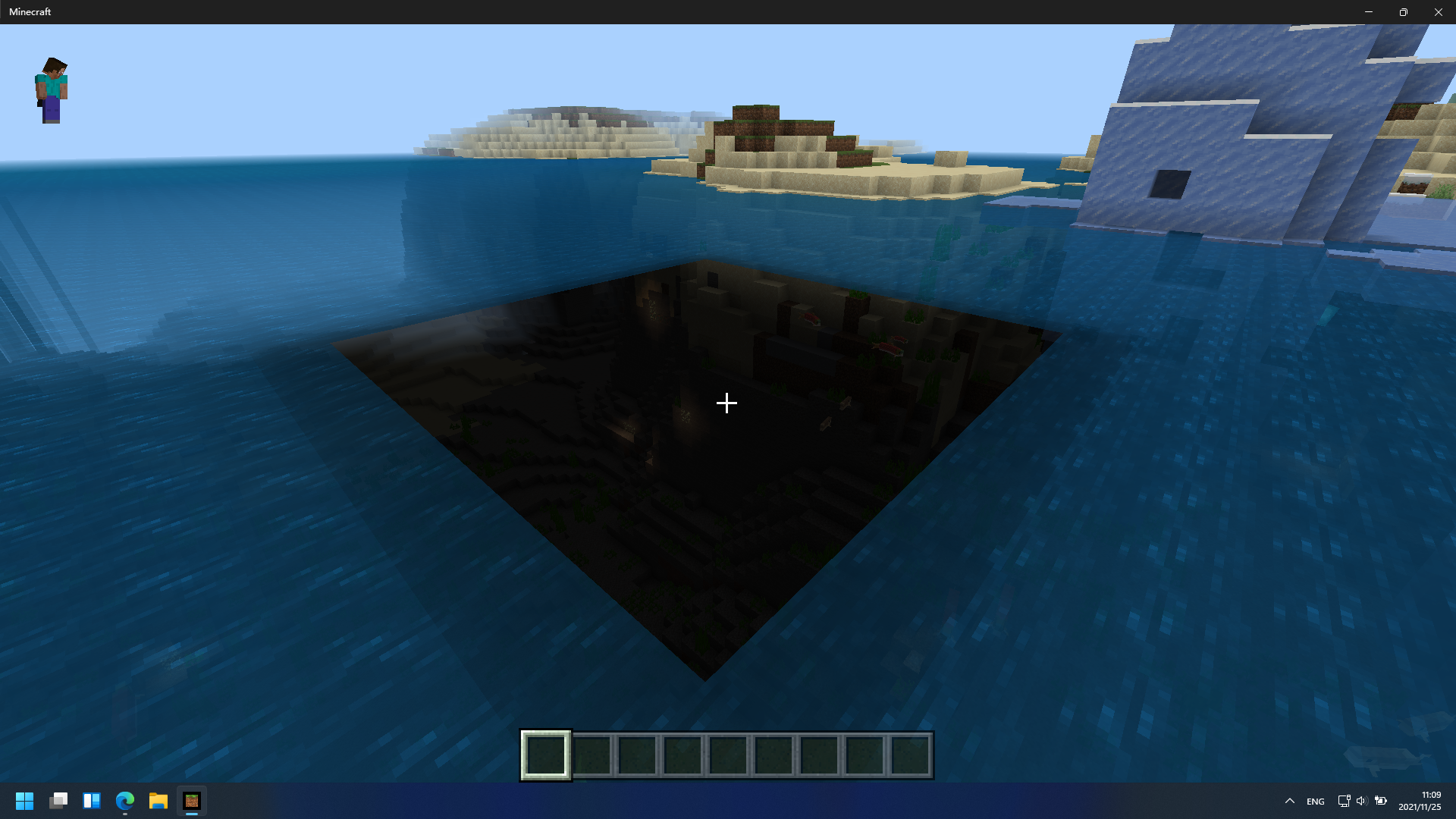
Task: Open the Start menu
Action: [24, 801]
